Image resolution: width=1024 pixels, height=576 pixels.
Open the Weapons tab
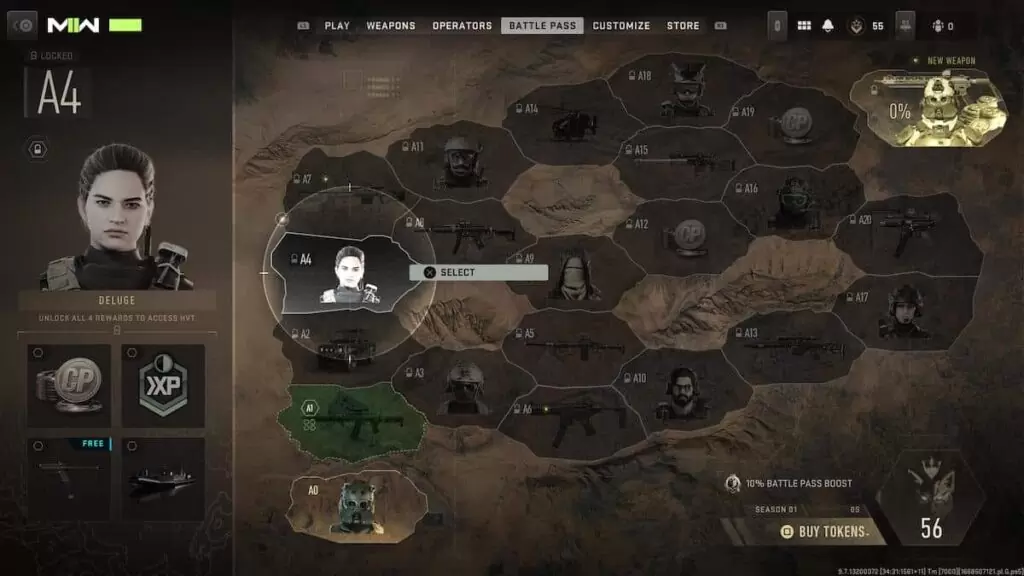(x=391, y=26)
